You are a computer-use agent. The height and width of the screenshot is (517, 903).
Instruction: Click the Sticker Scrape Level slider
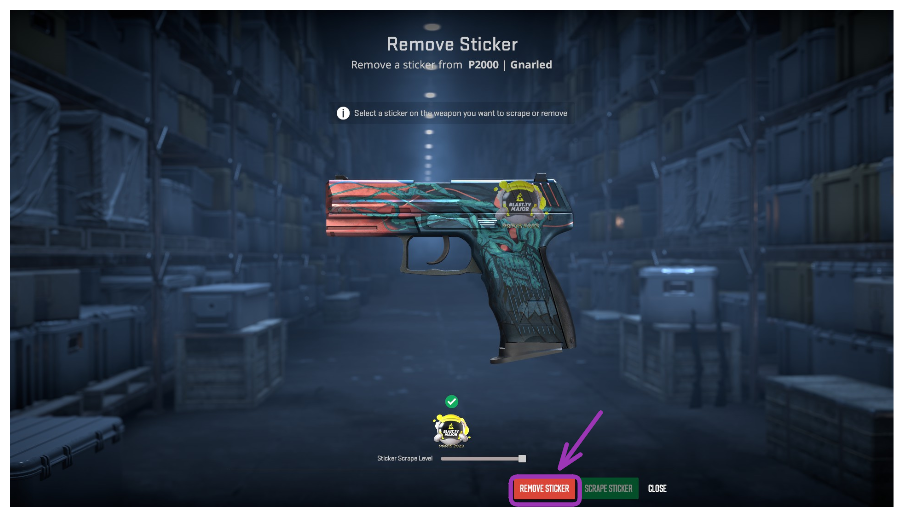tap(482, 458)
